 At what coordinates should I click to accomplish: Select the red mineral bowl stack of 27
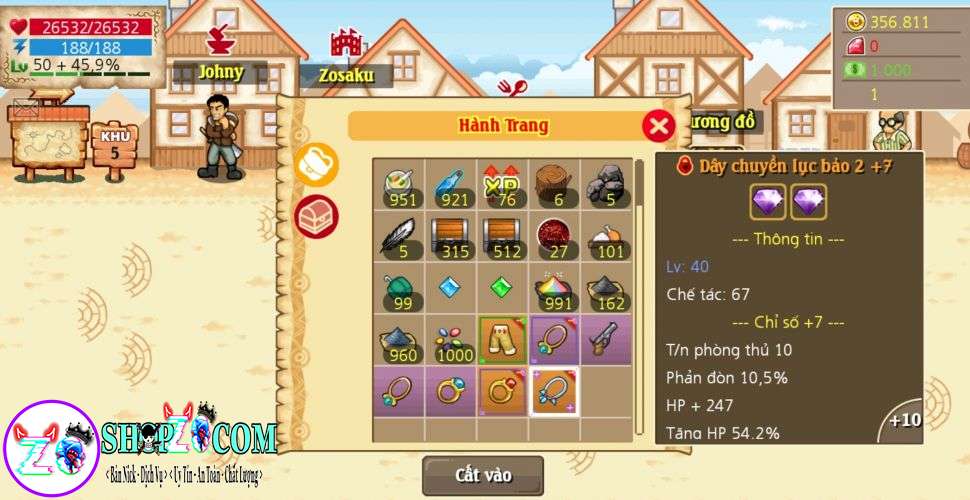(x=556, y=236)
